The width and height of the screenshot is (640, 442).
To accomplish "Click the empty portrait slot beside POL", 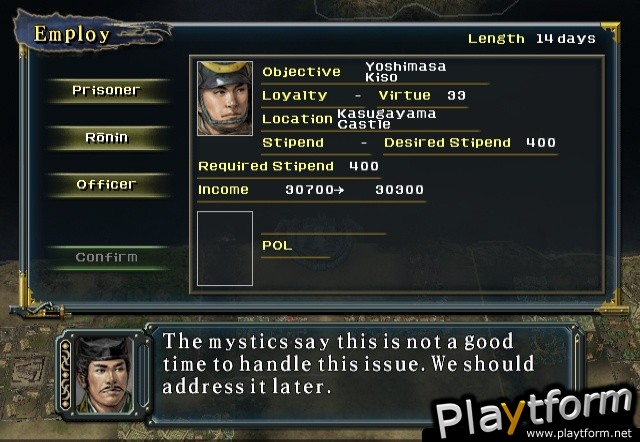I will point(225,248).
